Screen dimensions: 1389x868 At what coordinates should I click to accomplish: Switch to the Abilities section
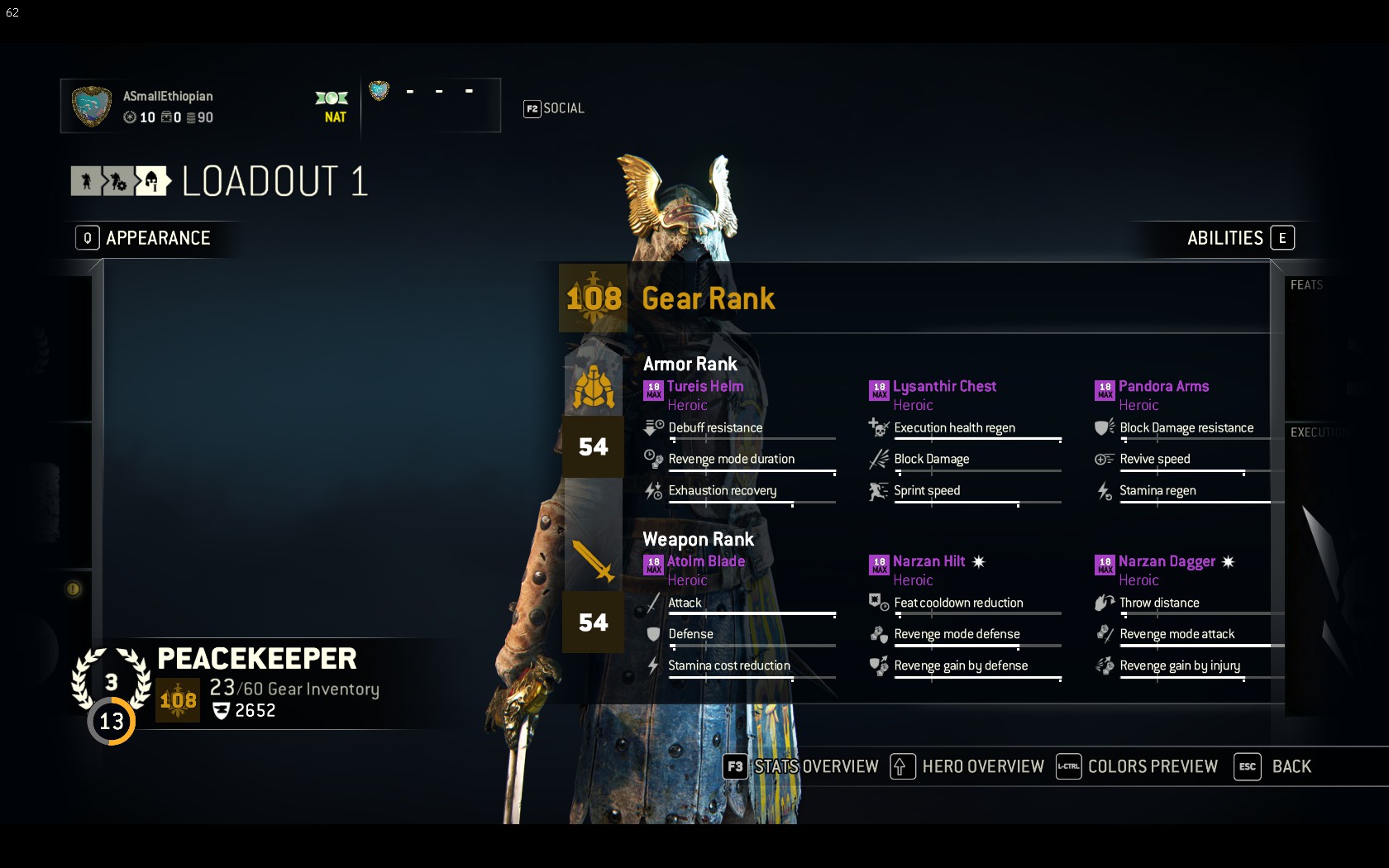click(x=1239, y=238)
